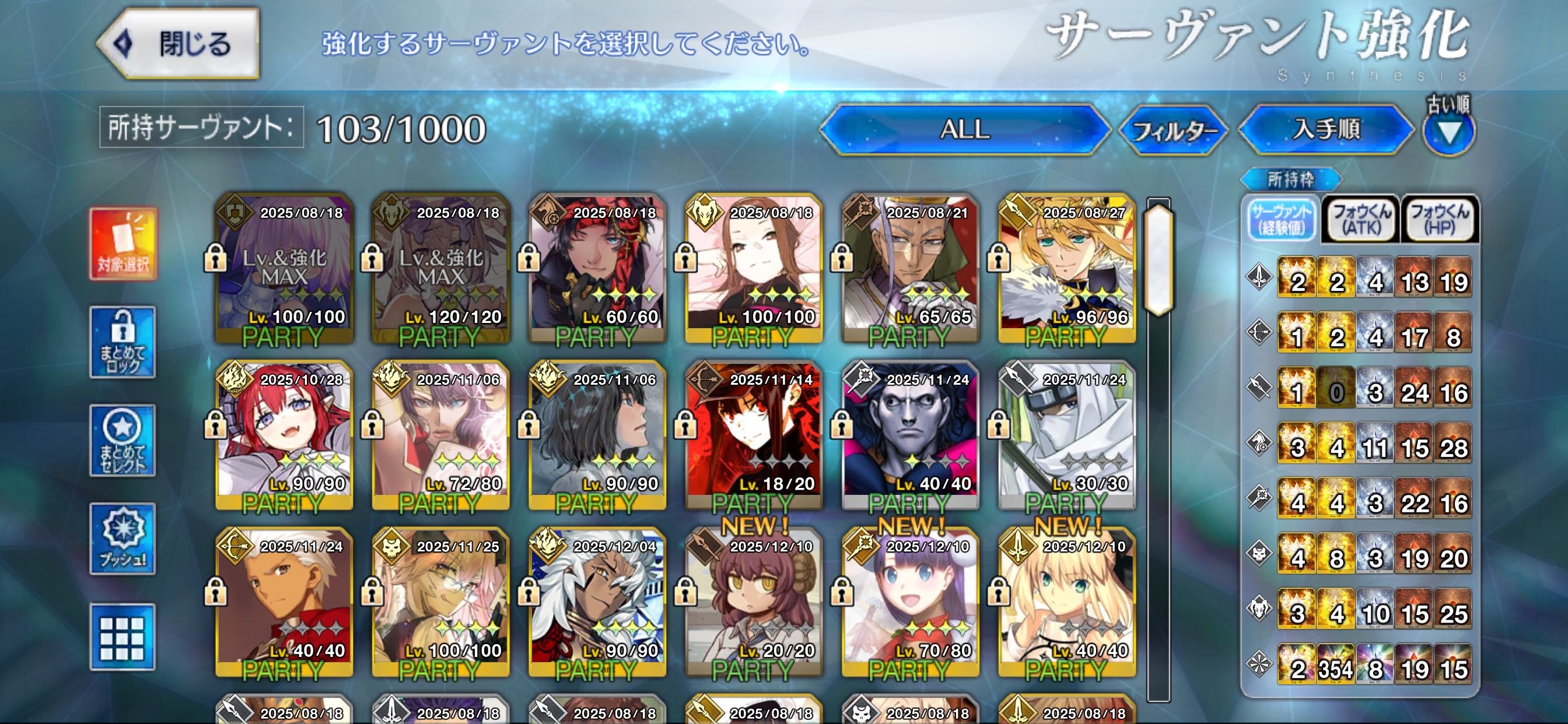This screenshot has height=724, width=1568.
Task: Open the フィルター filter options
Action: pos(1173,130)
